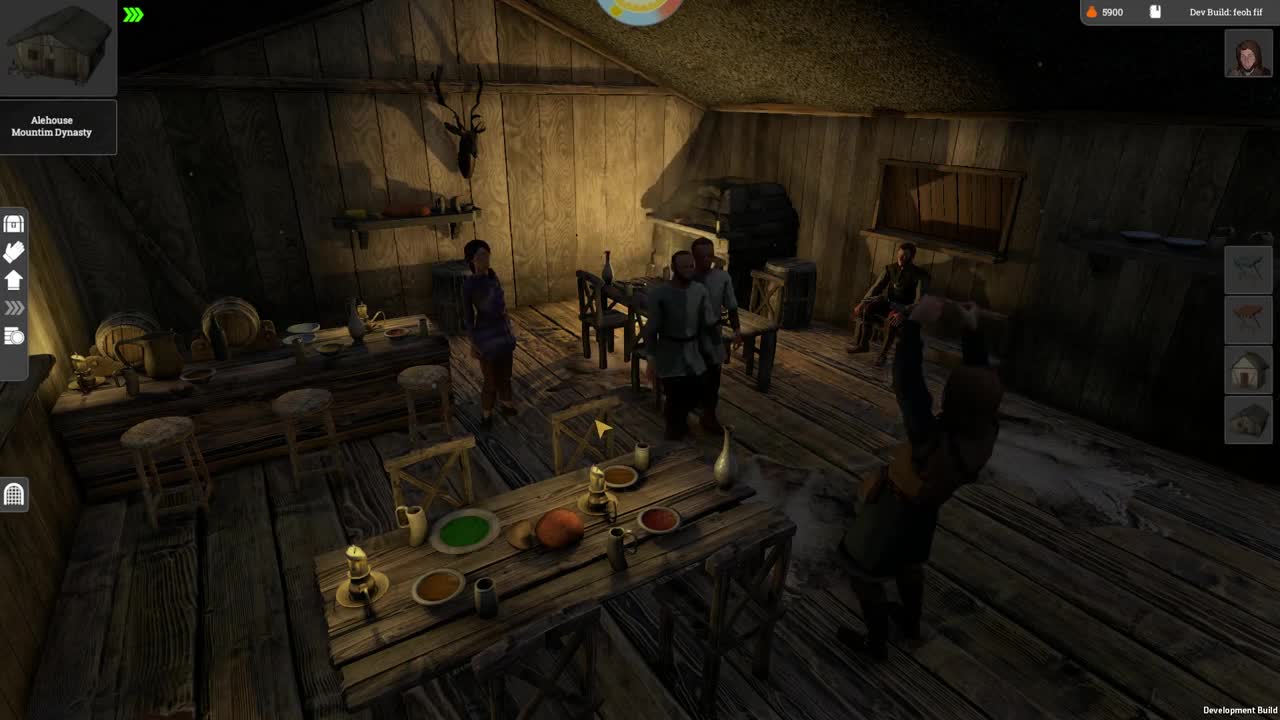Click the upgrade arrow icon
1280x720 pixels.
click(x=14, y=280)
